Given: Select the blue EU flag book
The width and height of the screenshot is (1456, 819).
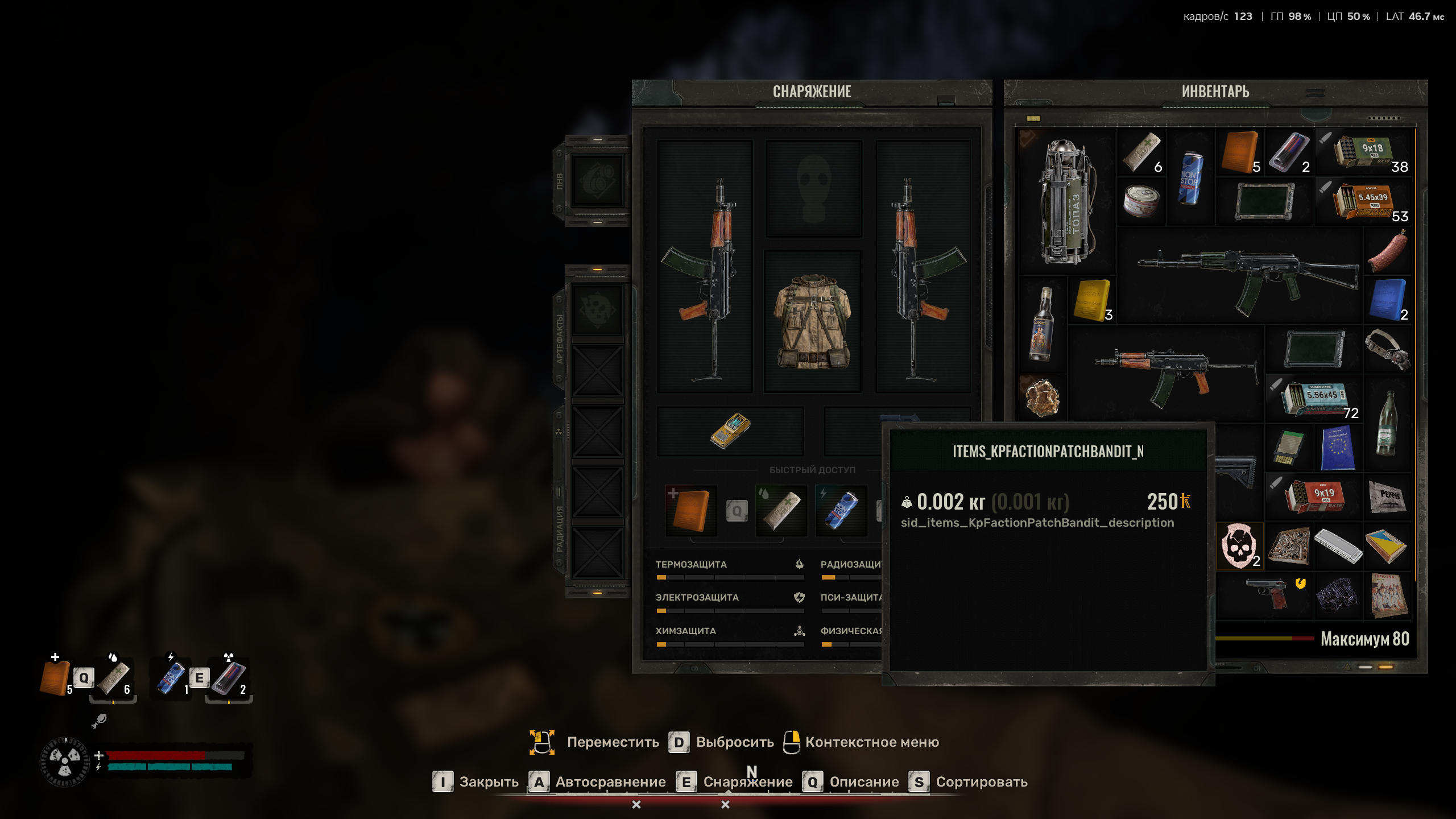Looking at the screenshot, I should 1338,448.
